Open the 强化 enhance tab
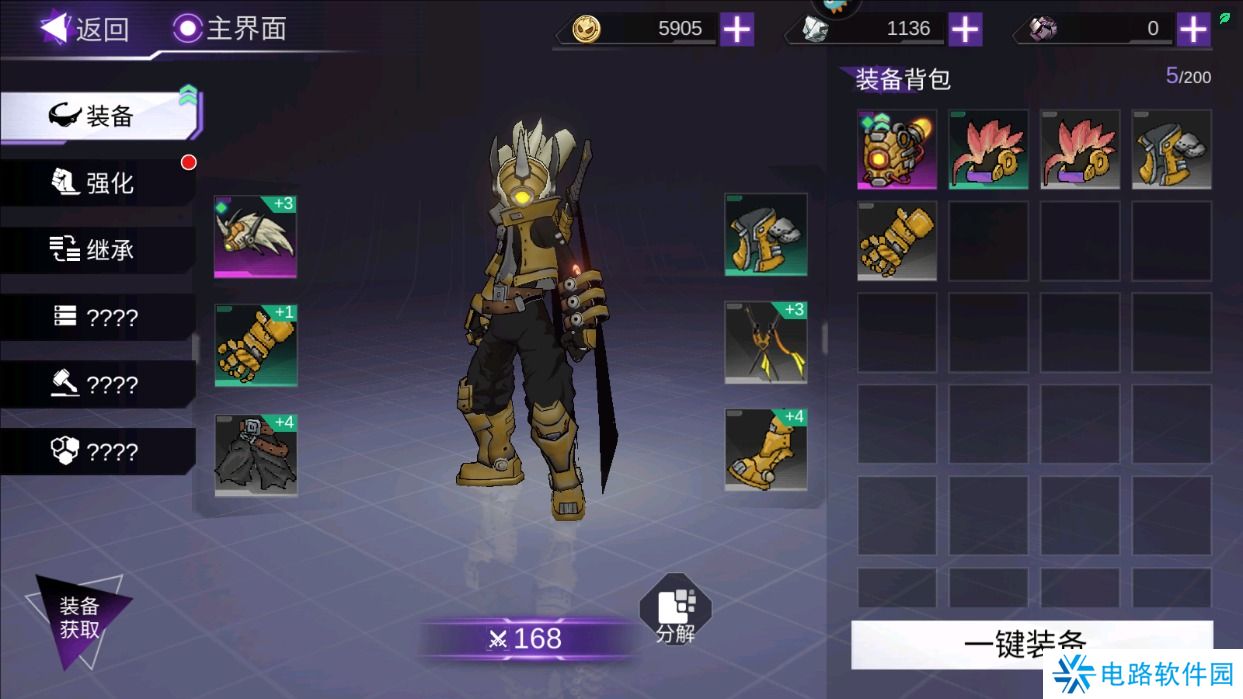 [x=97, y=183]
